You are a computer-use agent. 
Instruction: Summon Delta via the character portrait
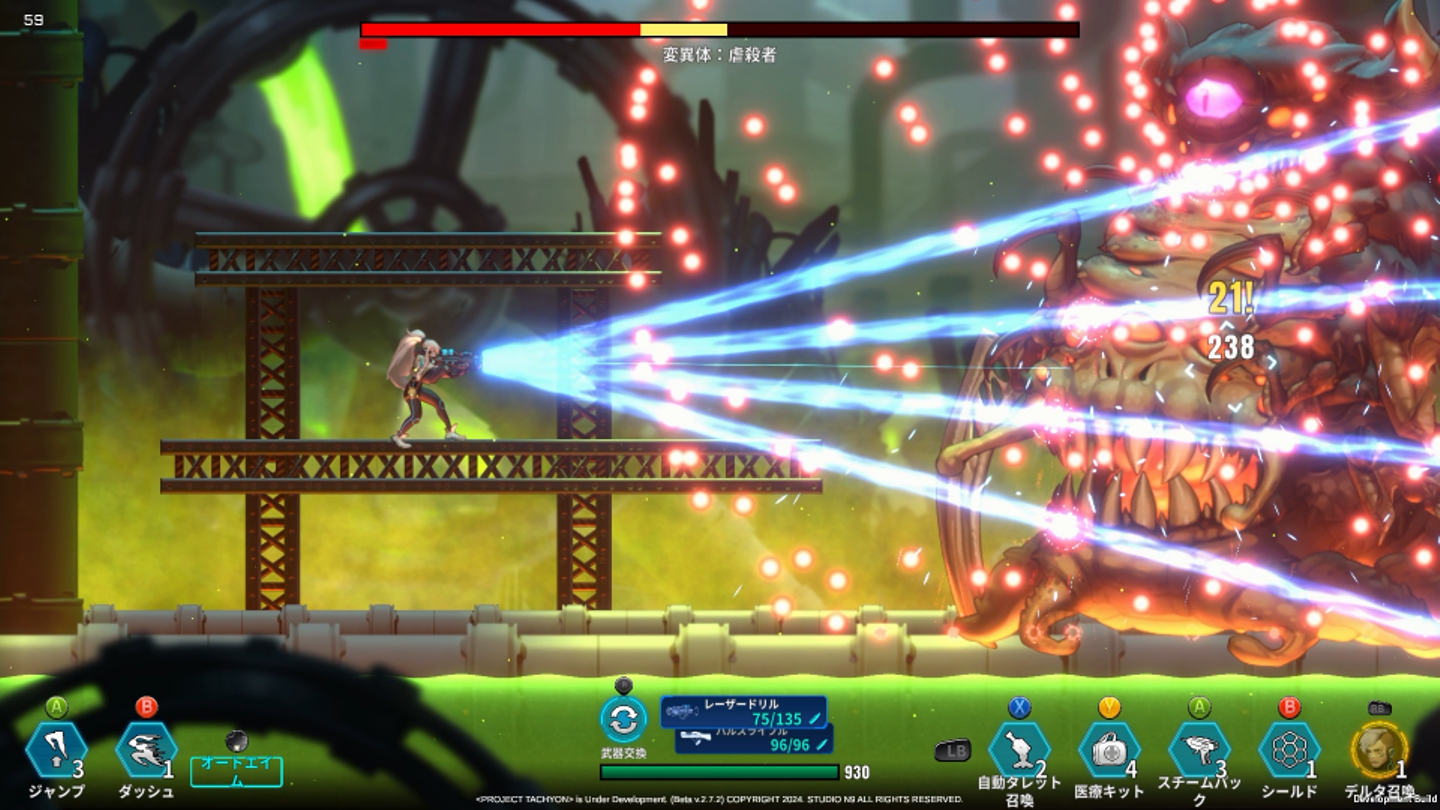pos(1379,750)
